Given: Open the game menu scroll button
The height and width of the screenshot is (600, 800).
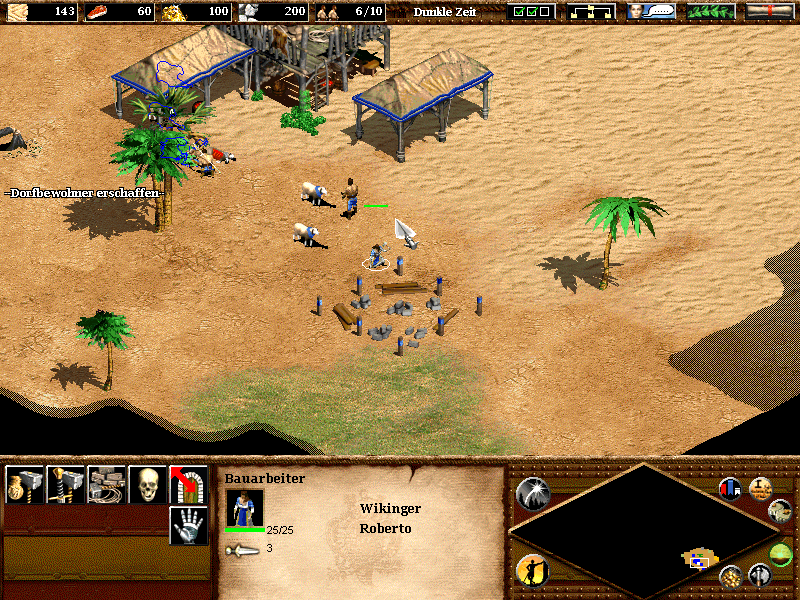Looking at the screenshot, I should pyautogui.click(x=770, y=12).
